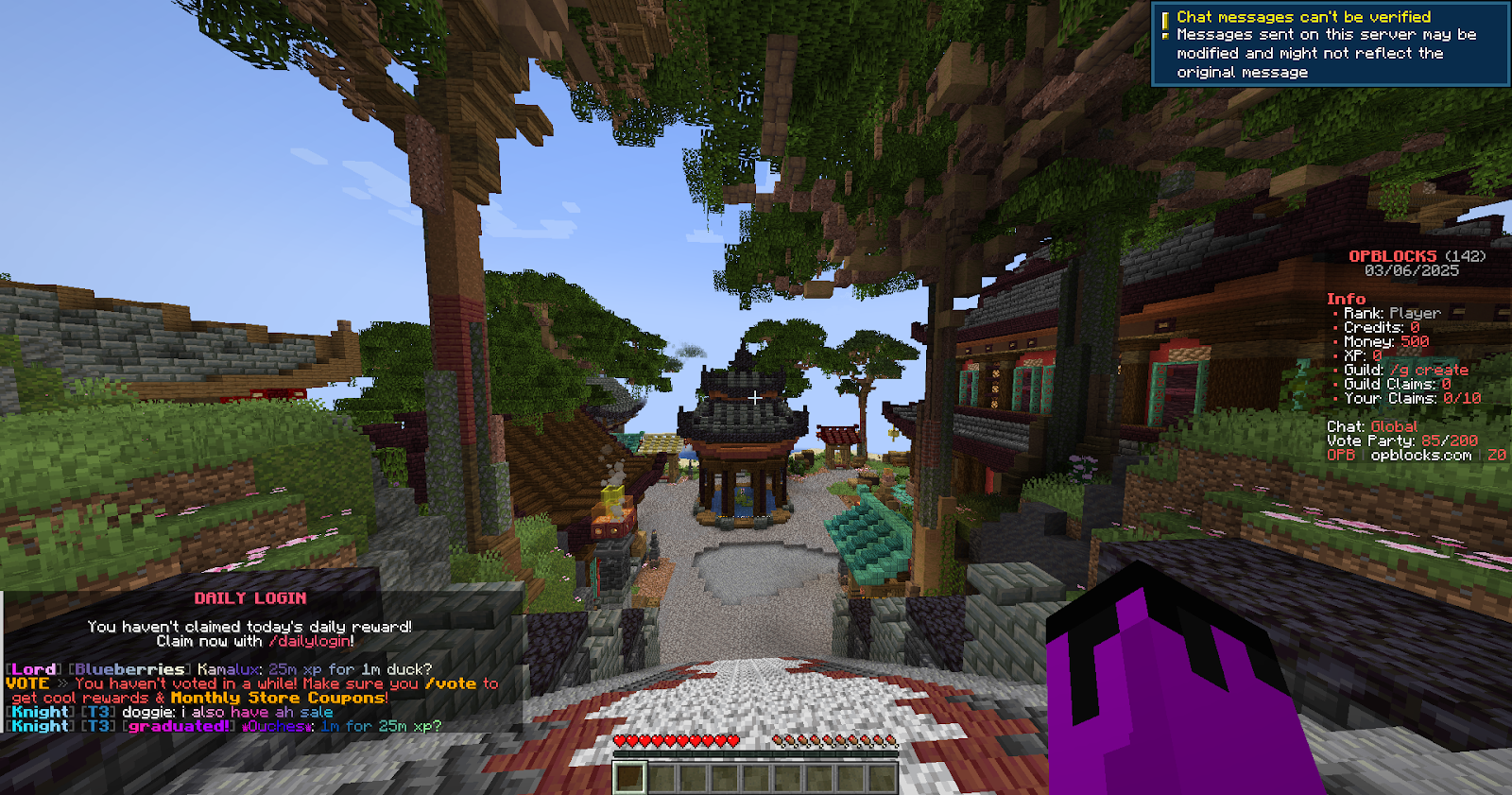Screen dimensions: 1512x795
Task: Open the /vote link in chat
Action: coord(451,683)
